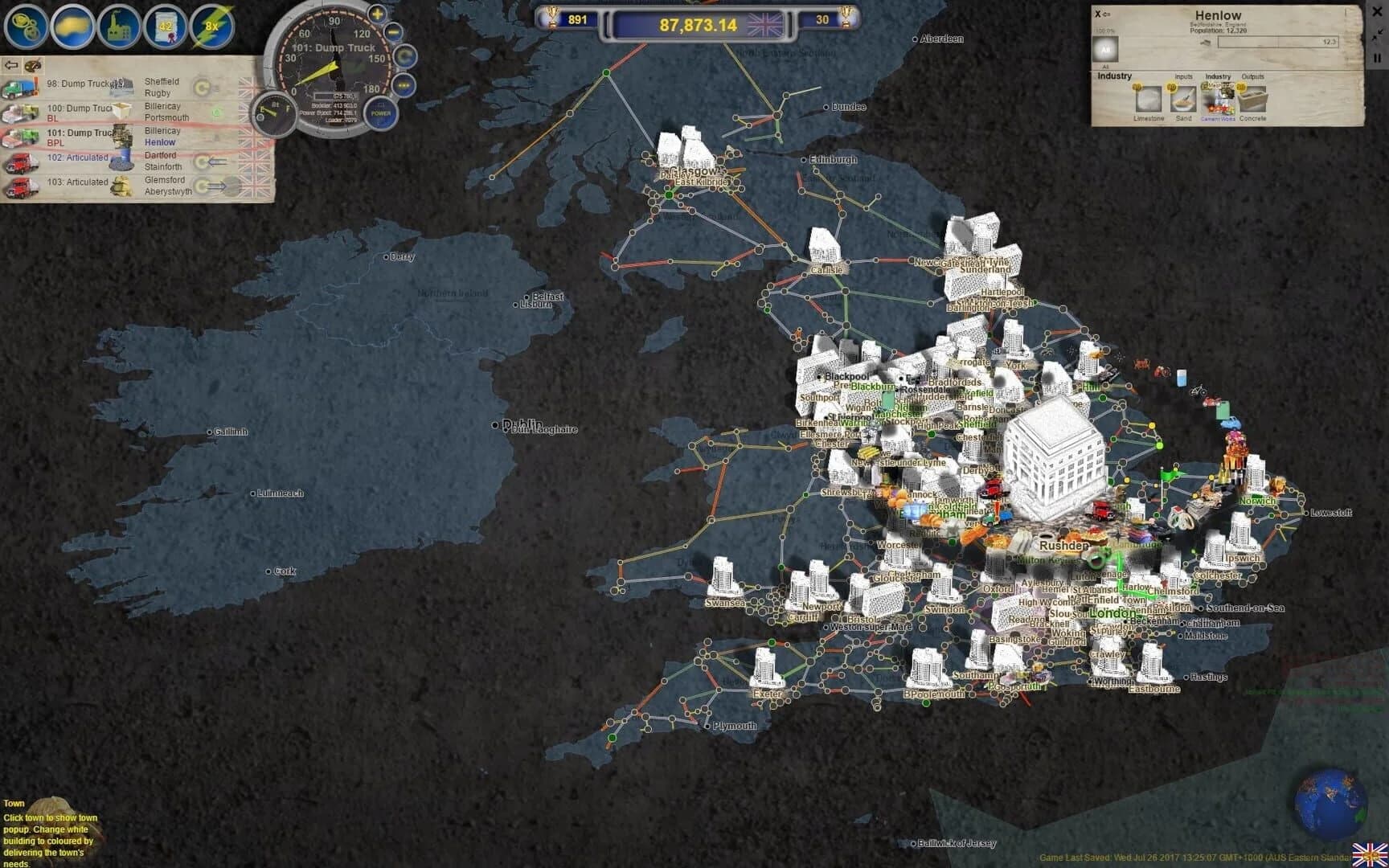This screenshot has height=868, width=1389.
Task: Expand the speedometer ellipsis options button
Action: click(404, 85)
